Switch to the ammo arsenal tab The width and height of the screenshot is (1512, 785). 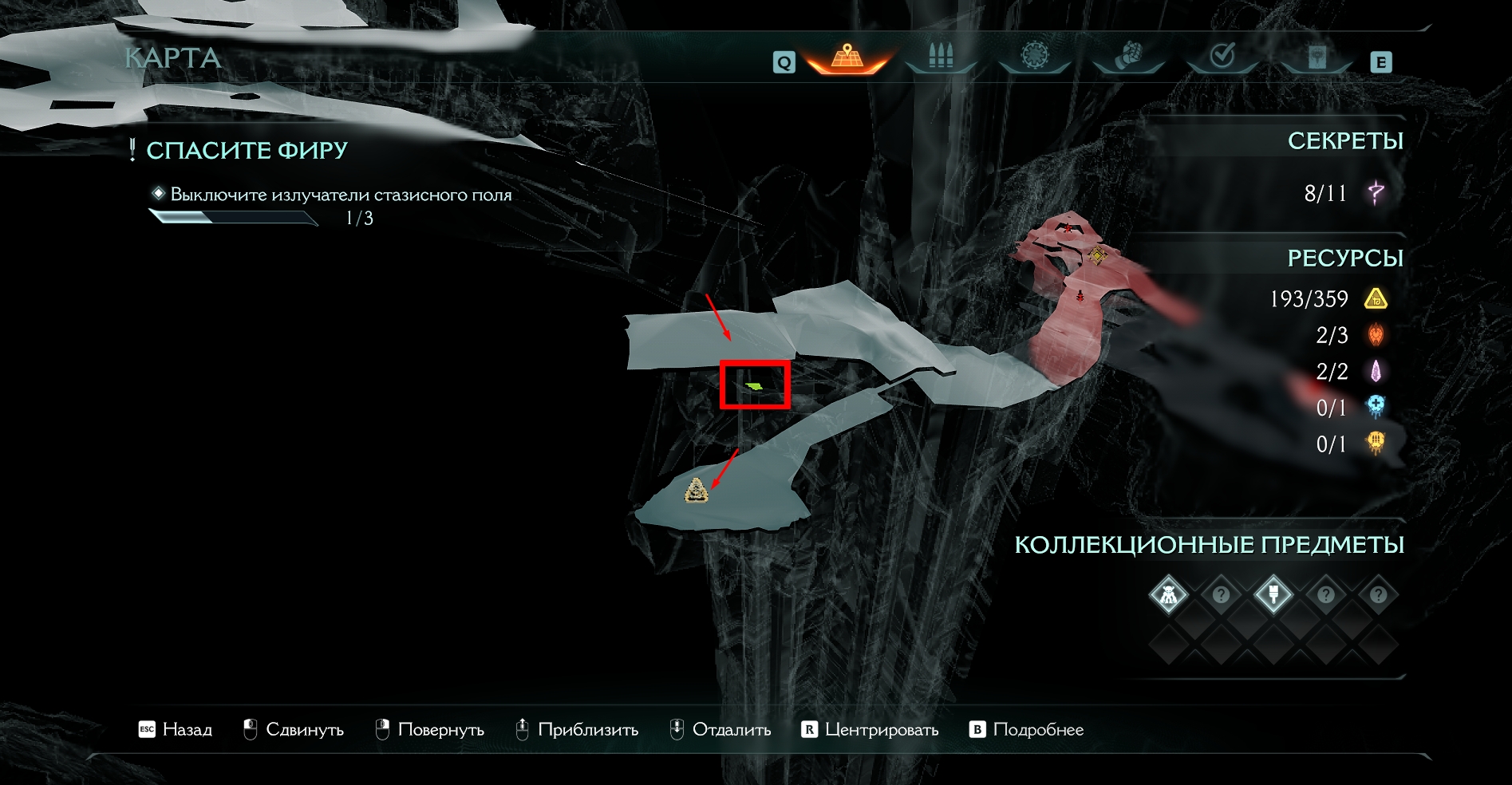941,57
